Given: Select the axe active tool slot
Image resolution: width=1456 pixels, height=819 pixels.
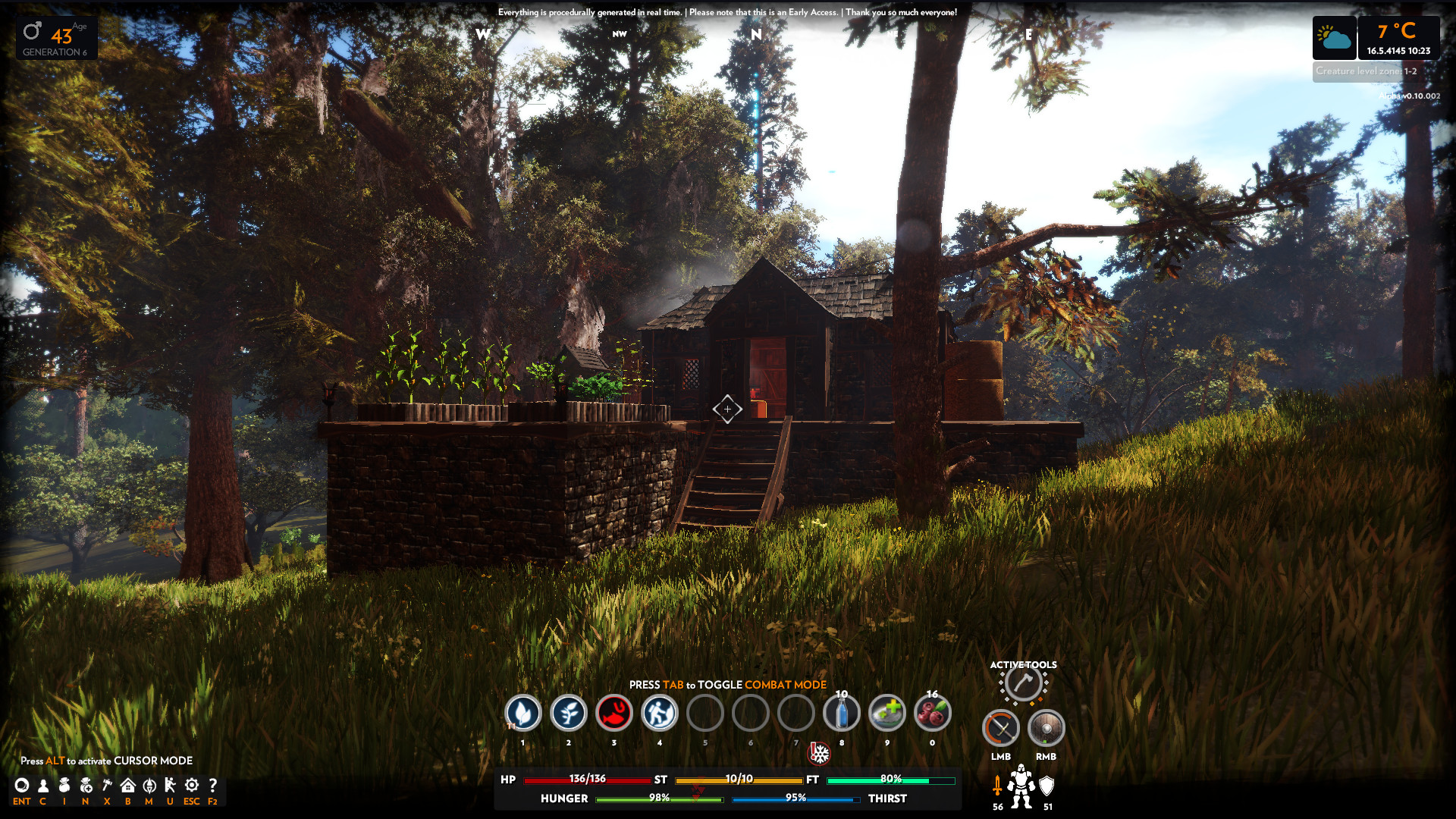Looking at the screenshot, I should coord(1023,683).
